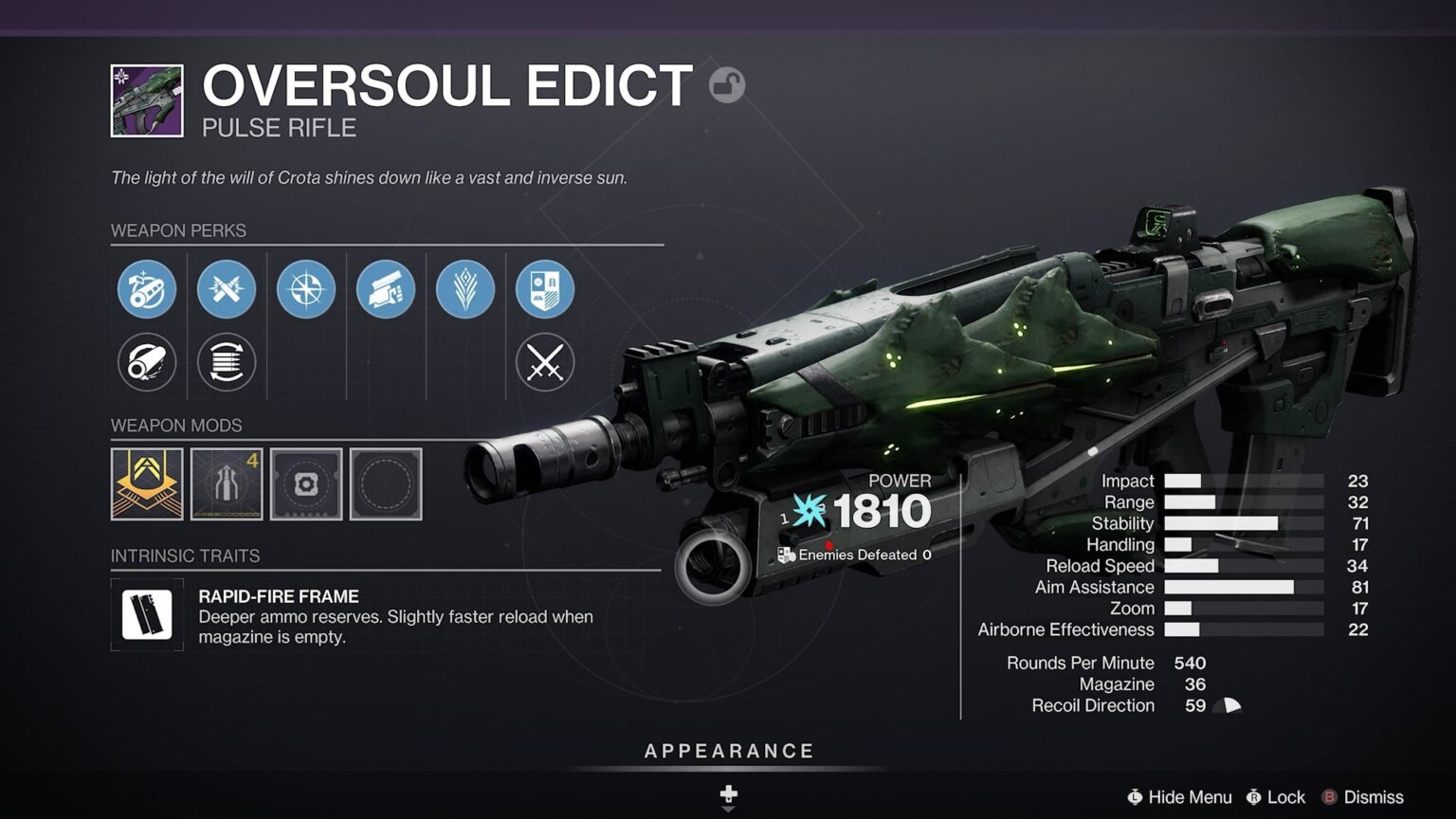Click the level 4 masterwork bullet mod
Image resolution: width=1456 pixels, height=819 pixels.
click(x=227, y=484)
